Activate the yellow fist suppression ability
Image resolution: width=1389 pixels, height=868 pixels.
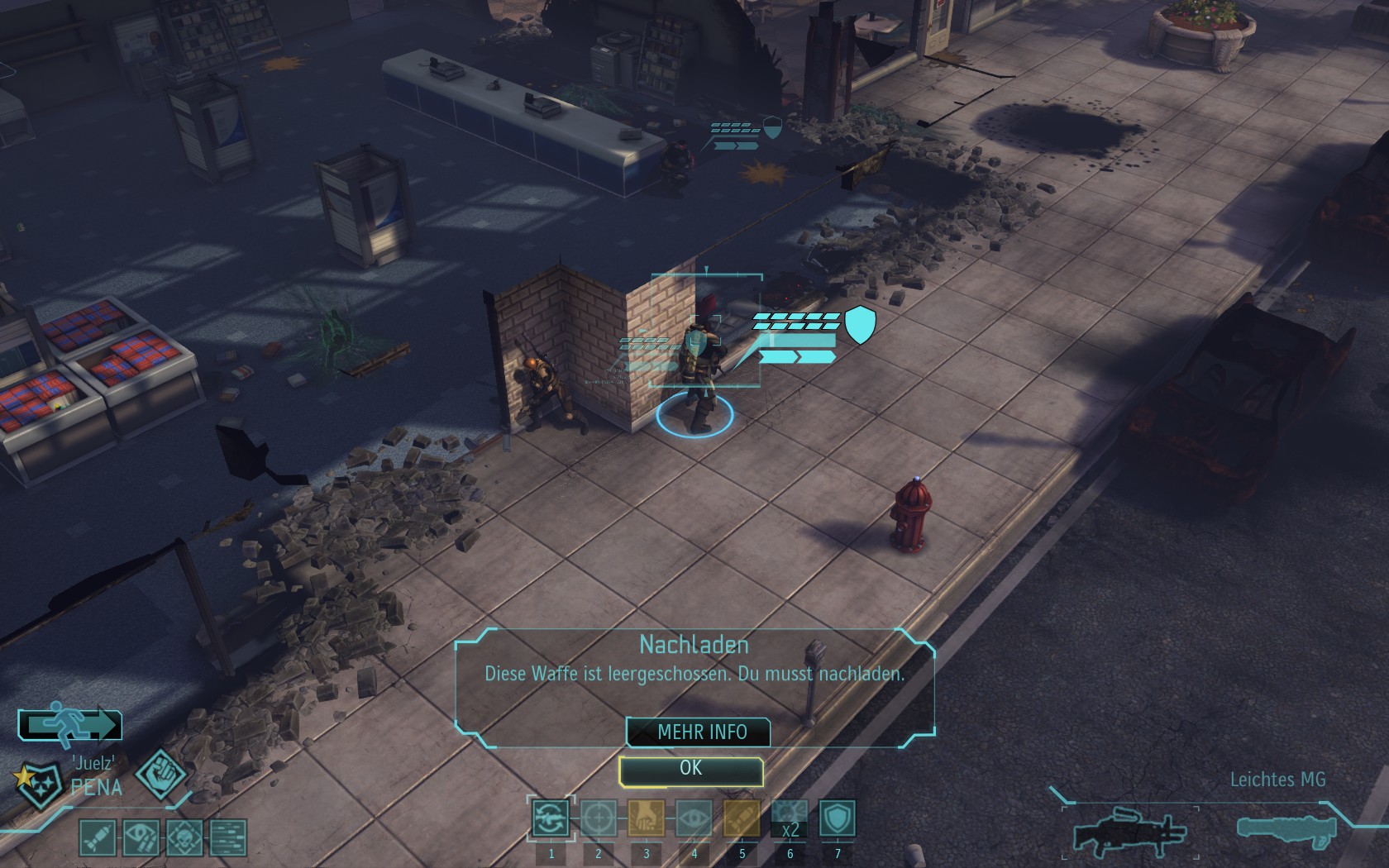click(646, 818)
